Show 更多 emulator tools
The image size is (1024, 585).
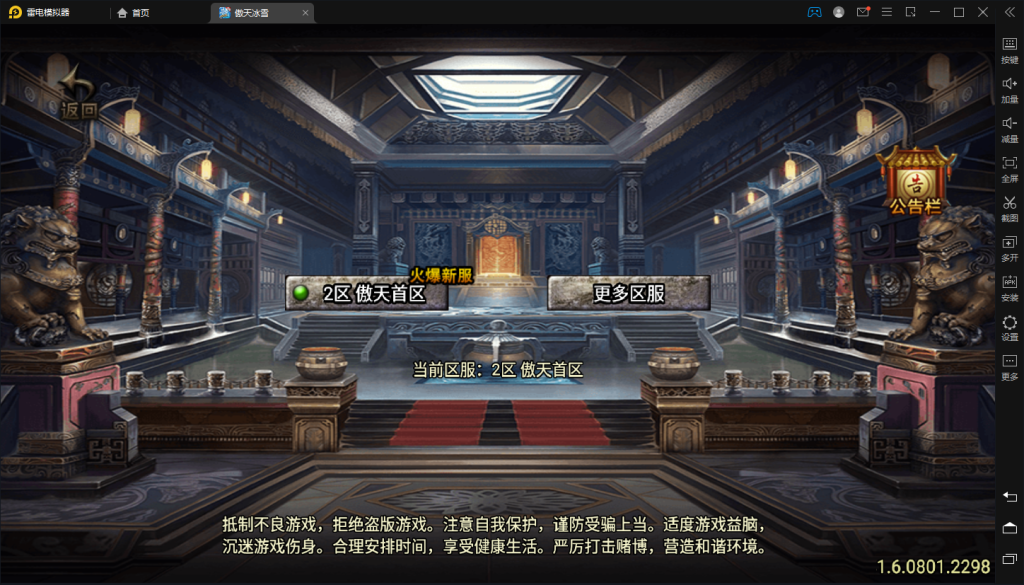pos(1009,366)
